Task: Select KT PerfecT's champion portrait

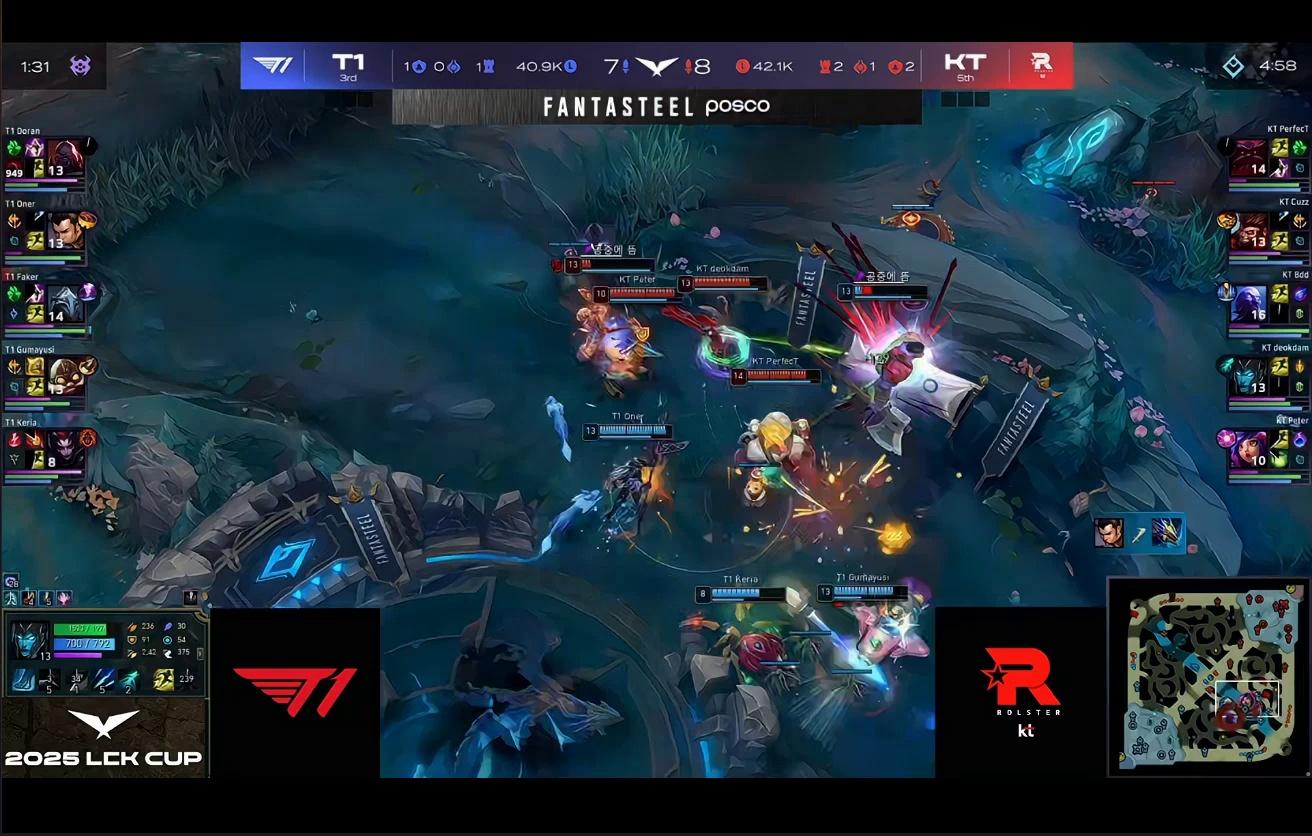Action: (x=1246, y=156)
